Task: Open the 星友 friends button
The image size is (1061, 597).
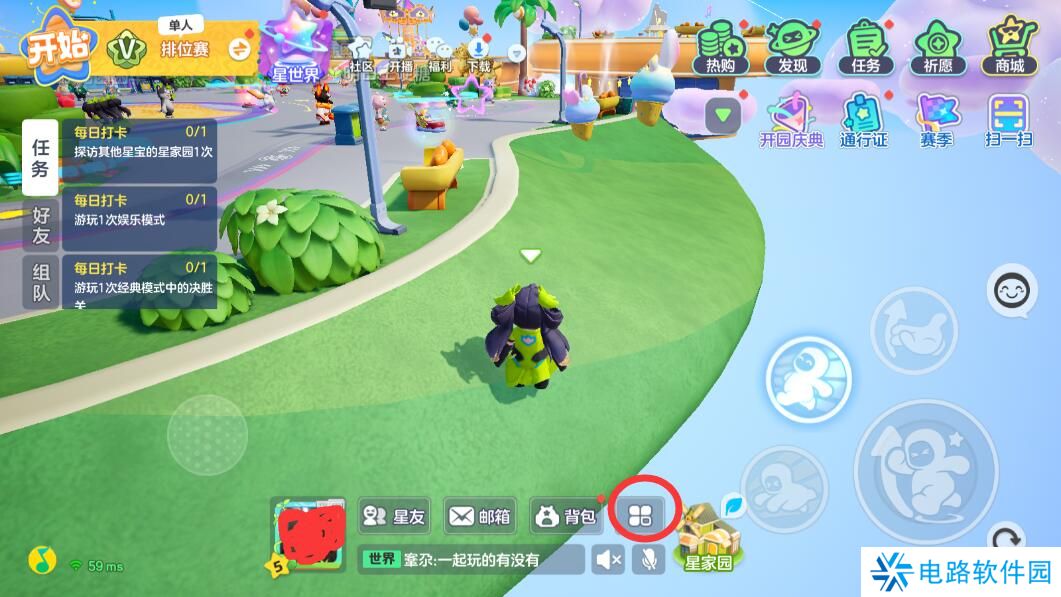Action: pos(394,516)
